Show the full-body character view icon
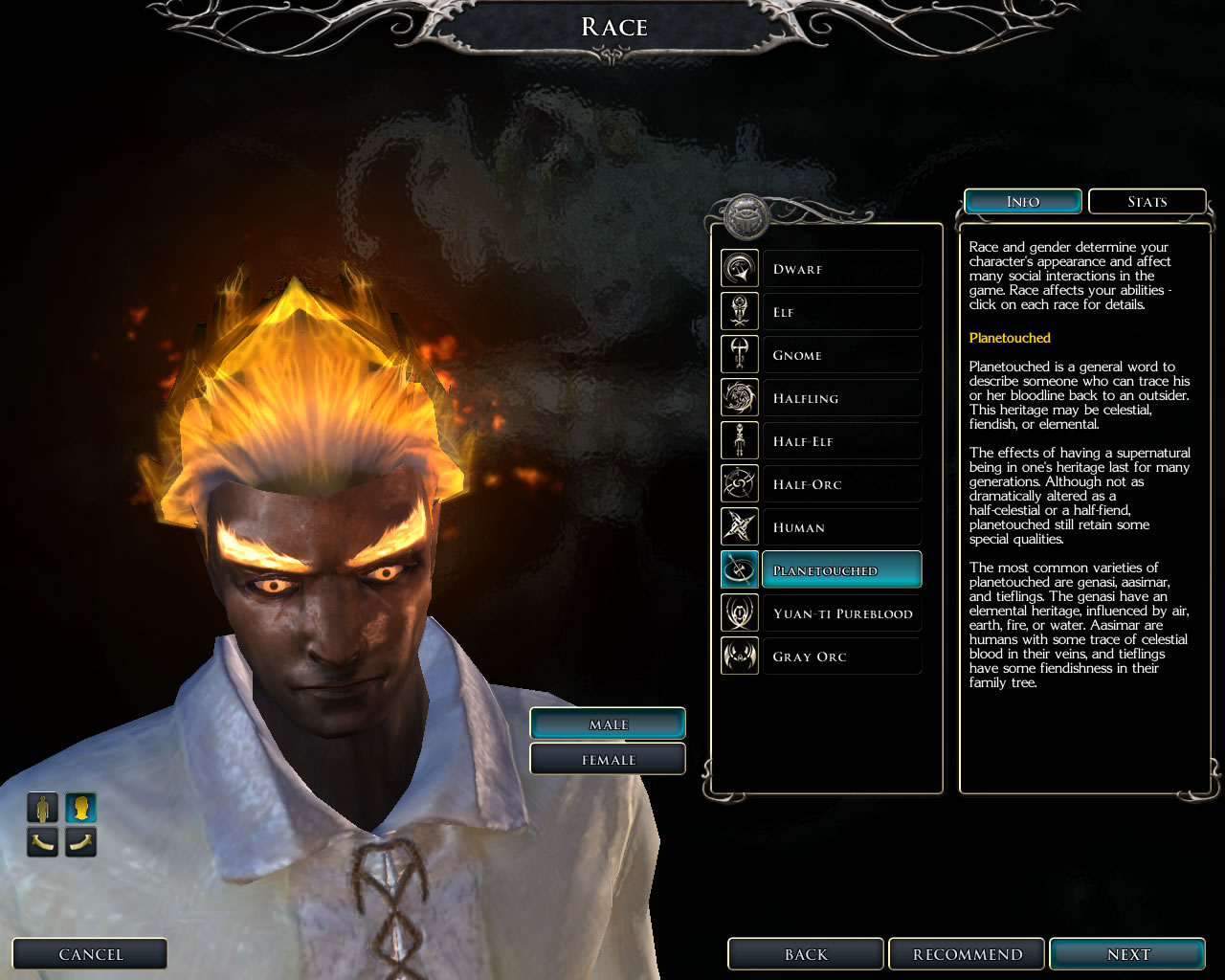Screen dimensions: 1225x980 [x=42, y=809]
